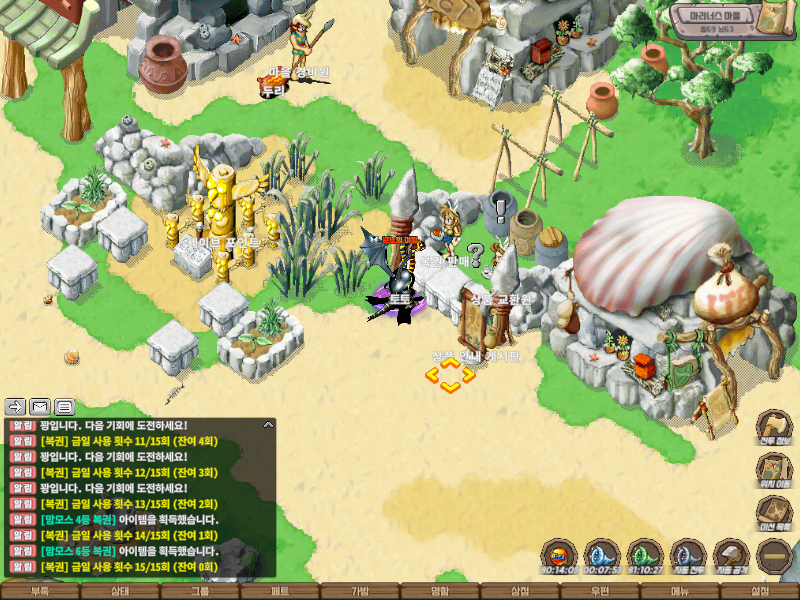Open the 상태 (status) menu
The image size is (800, 600).
120,591
